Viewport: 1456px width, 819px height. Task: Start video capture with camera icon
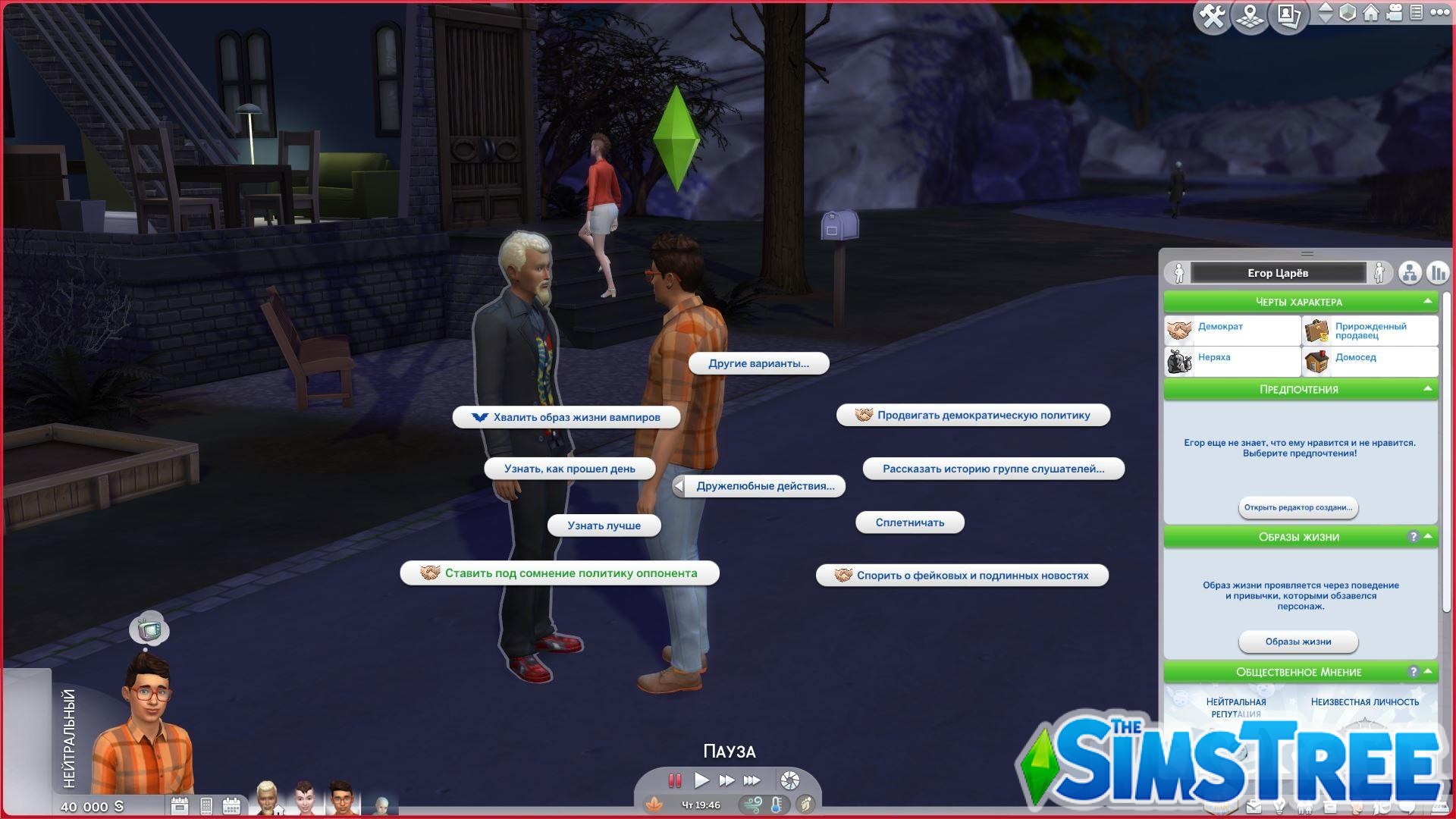1395,13
